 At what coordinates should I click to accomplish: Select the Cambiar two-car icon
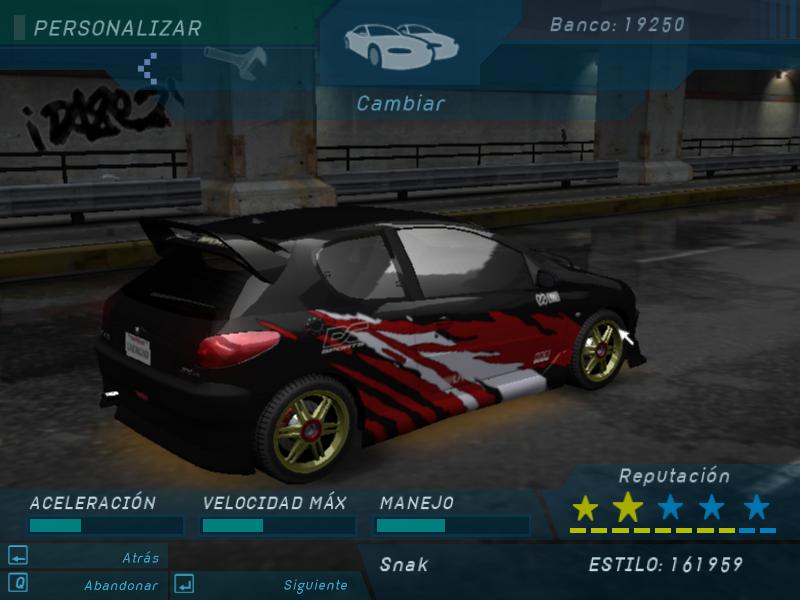400,43
